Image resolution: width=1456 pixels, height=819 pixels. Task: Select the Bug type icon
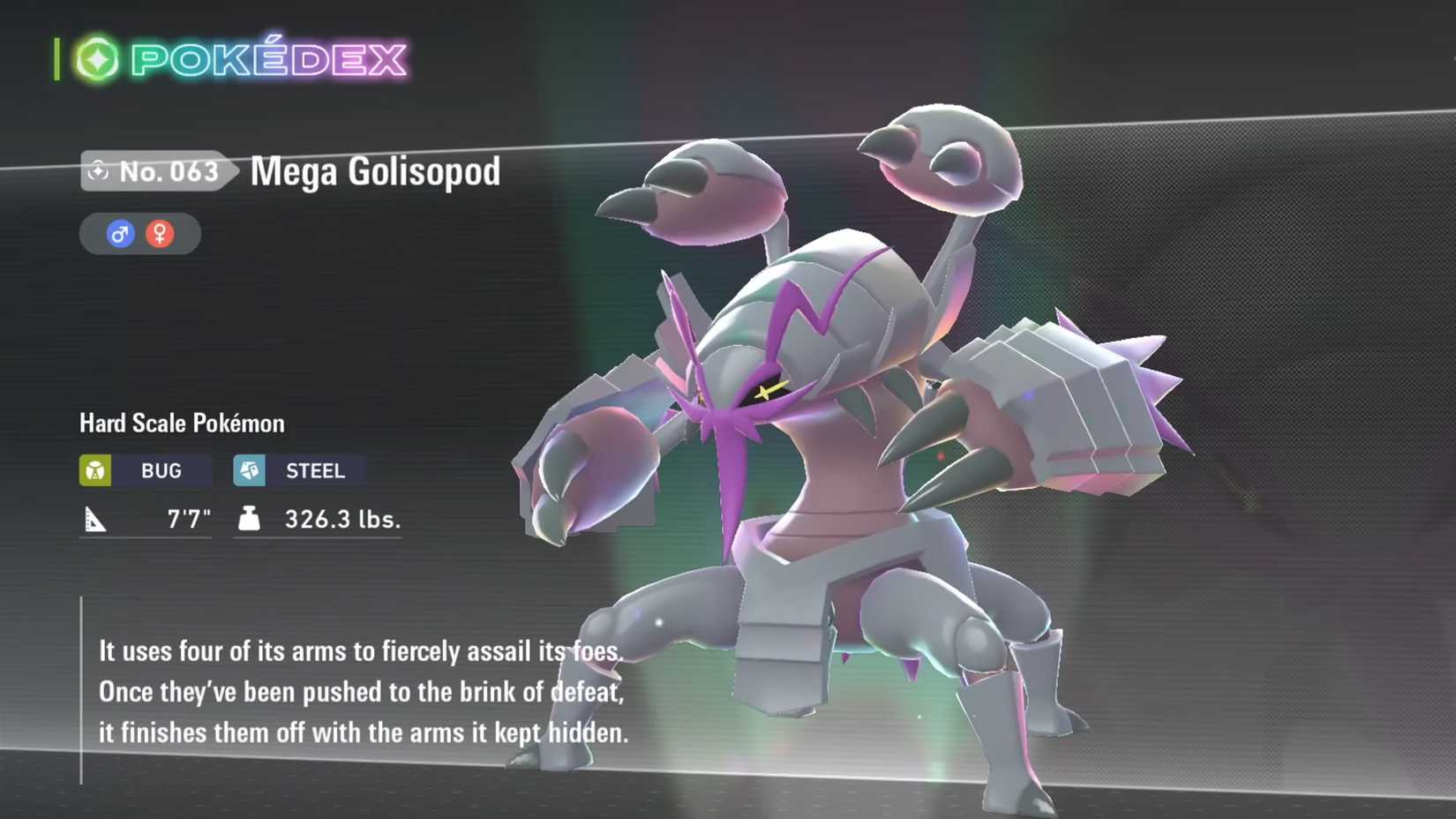click(94, 470)
